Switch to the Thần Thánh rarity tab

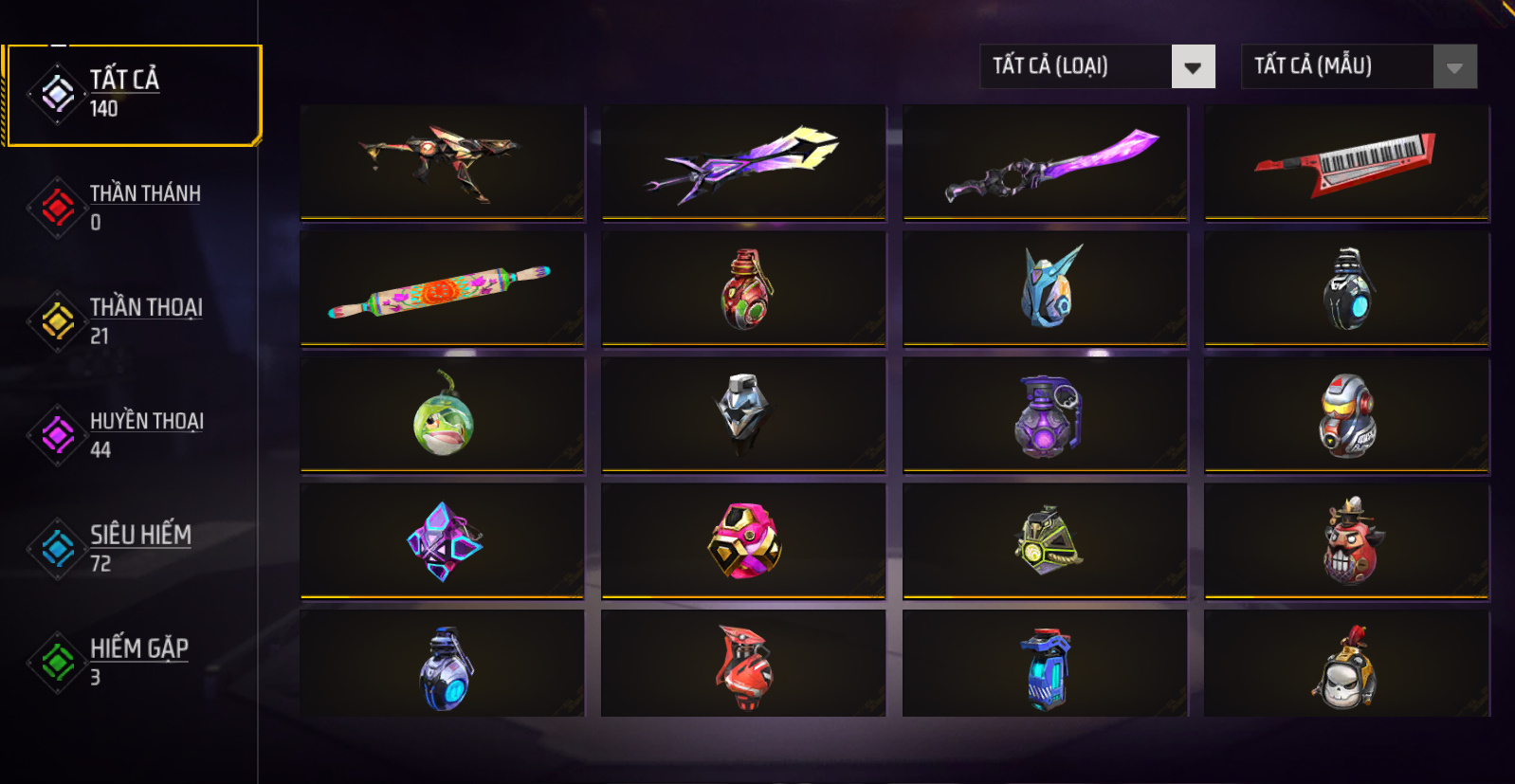[x=133, y=207]
